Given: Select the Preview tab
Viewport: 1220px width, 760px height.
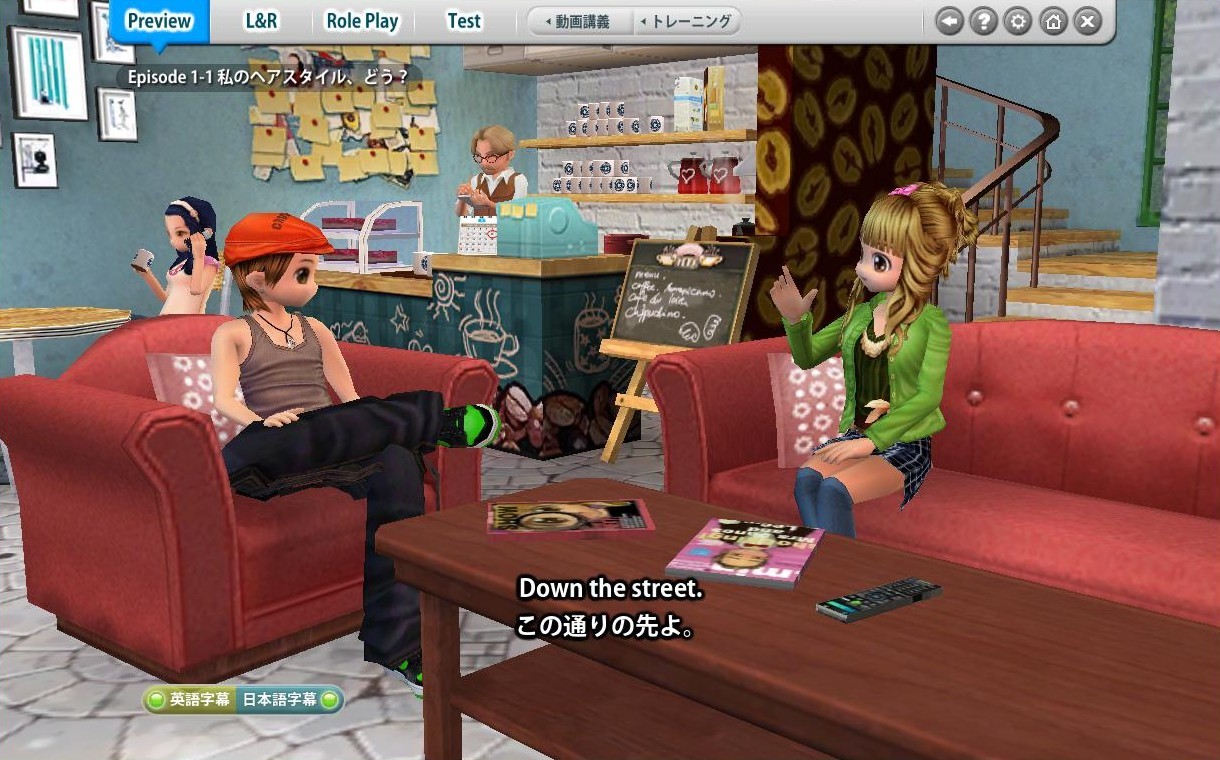Looking at the screenshot, I should click(x=159, y=21).
